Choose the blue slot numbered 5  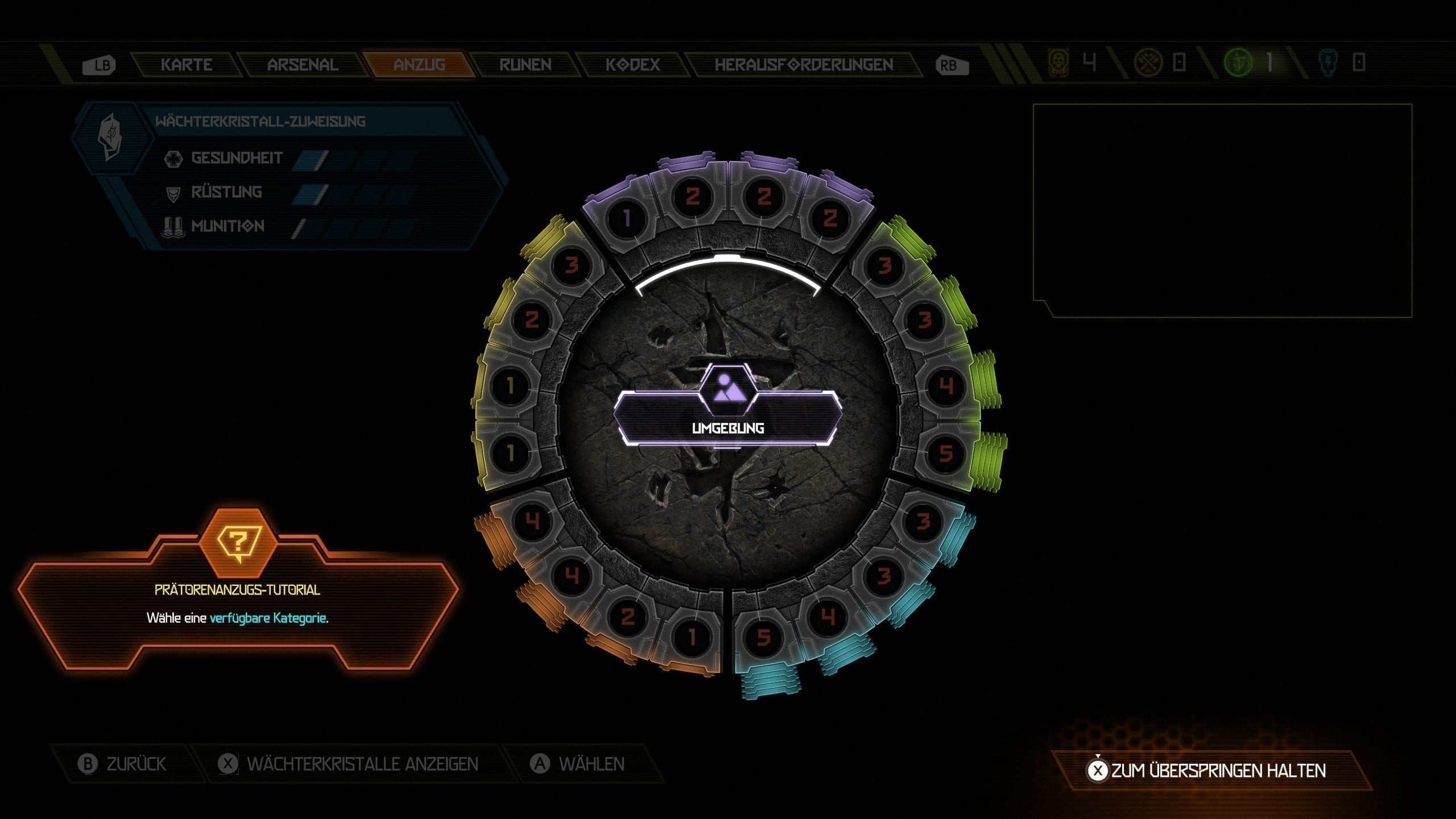pyautogui.click(x=763, y=637)
